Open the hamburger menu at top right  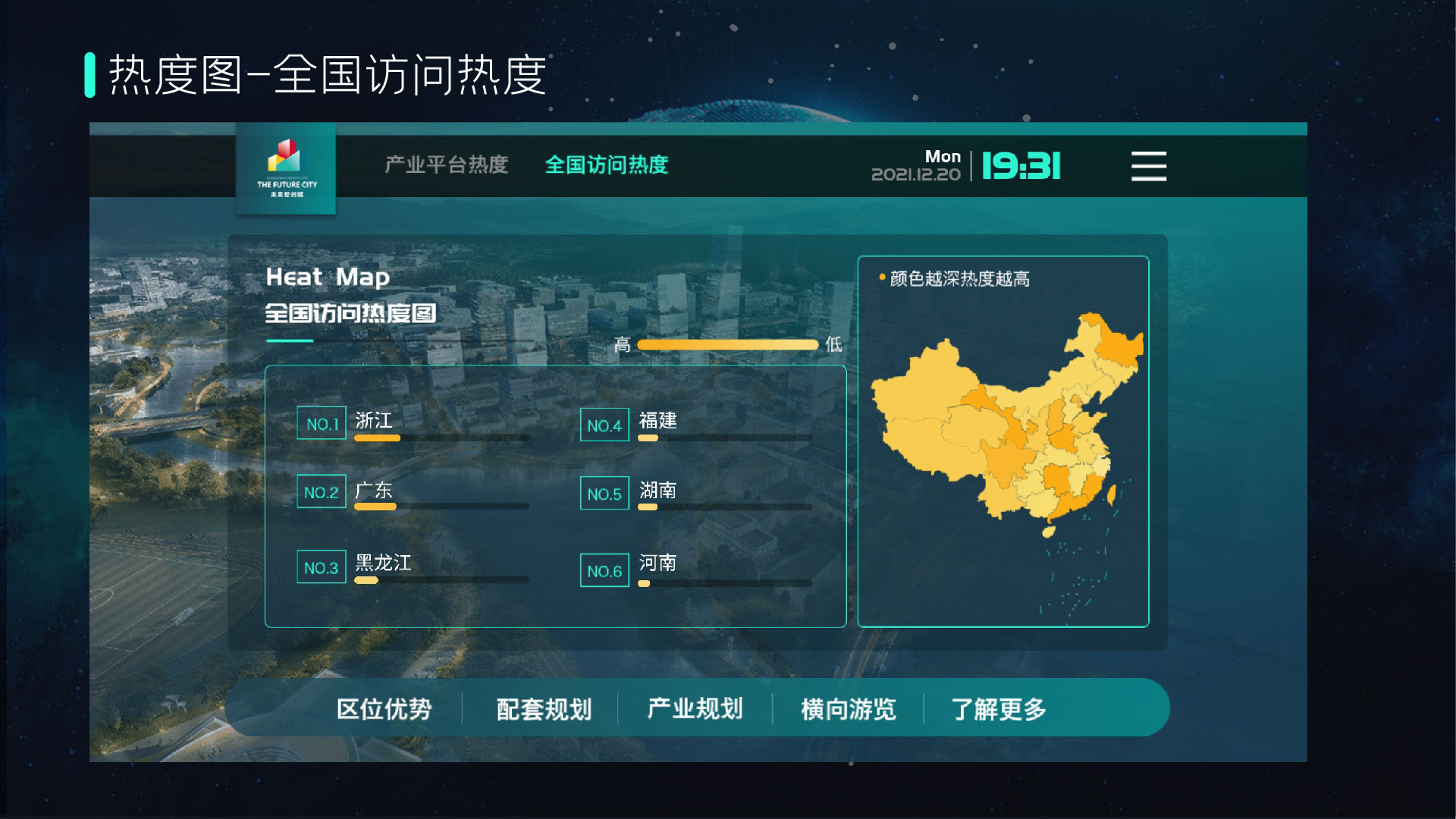pyautogui.click(x=1147, y=166)
